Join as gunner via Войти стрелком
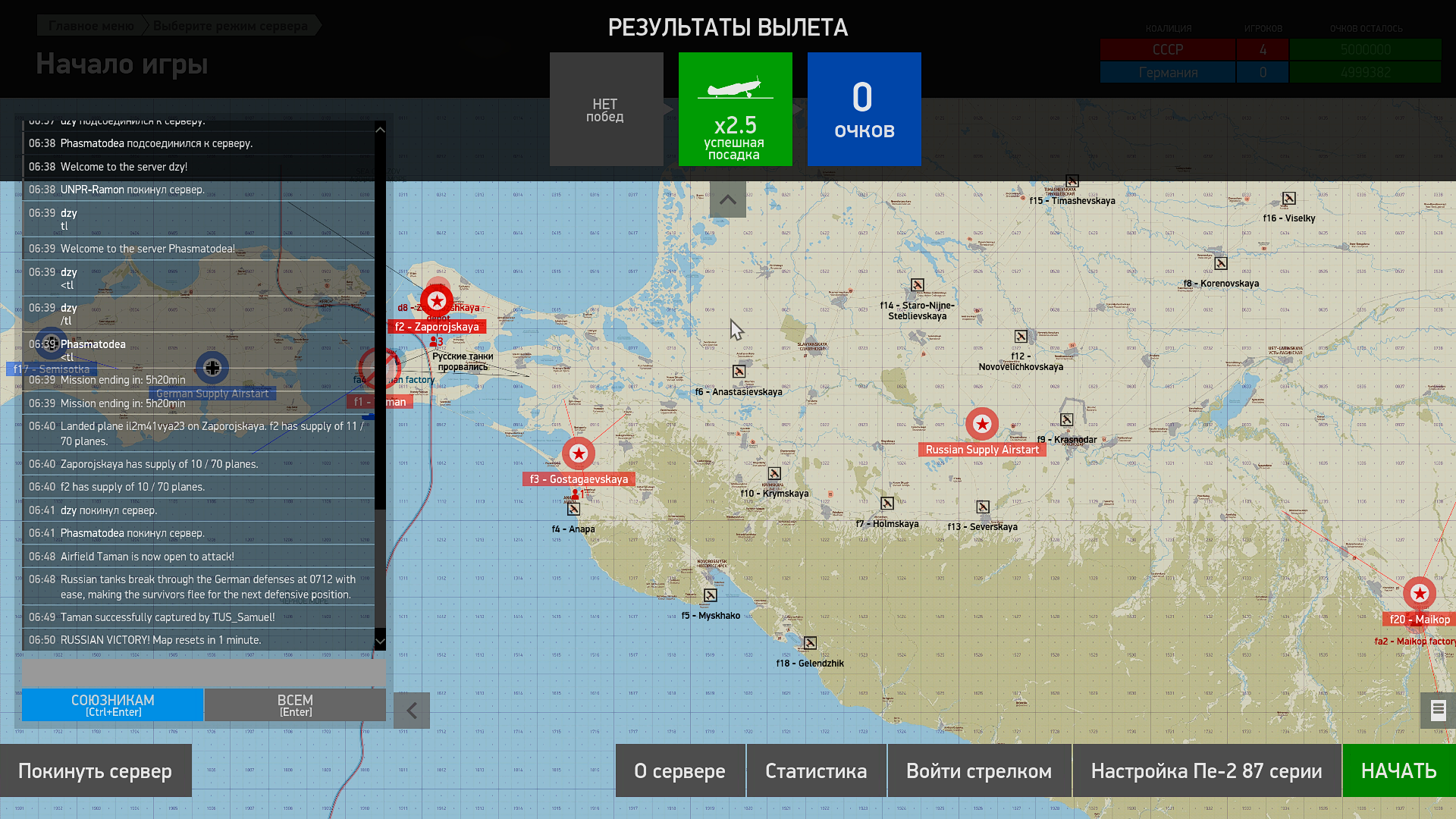Screen dimensions: 1456x819 click(978, 770)
